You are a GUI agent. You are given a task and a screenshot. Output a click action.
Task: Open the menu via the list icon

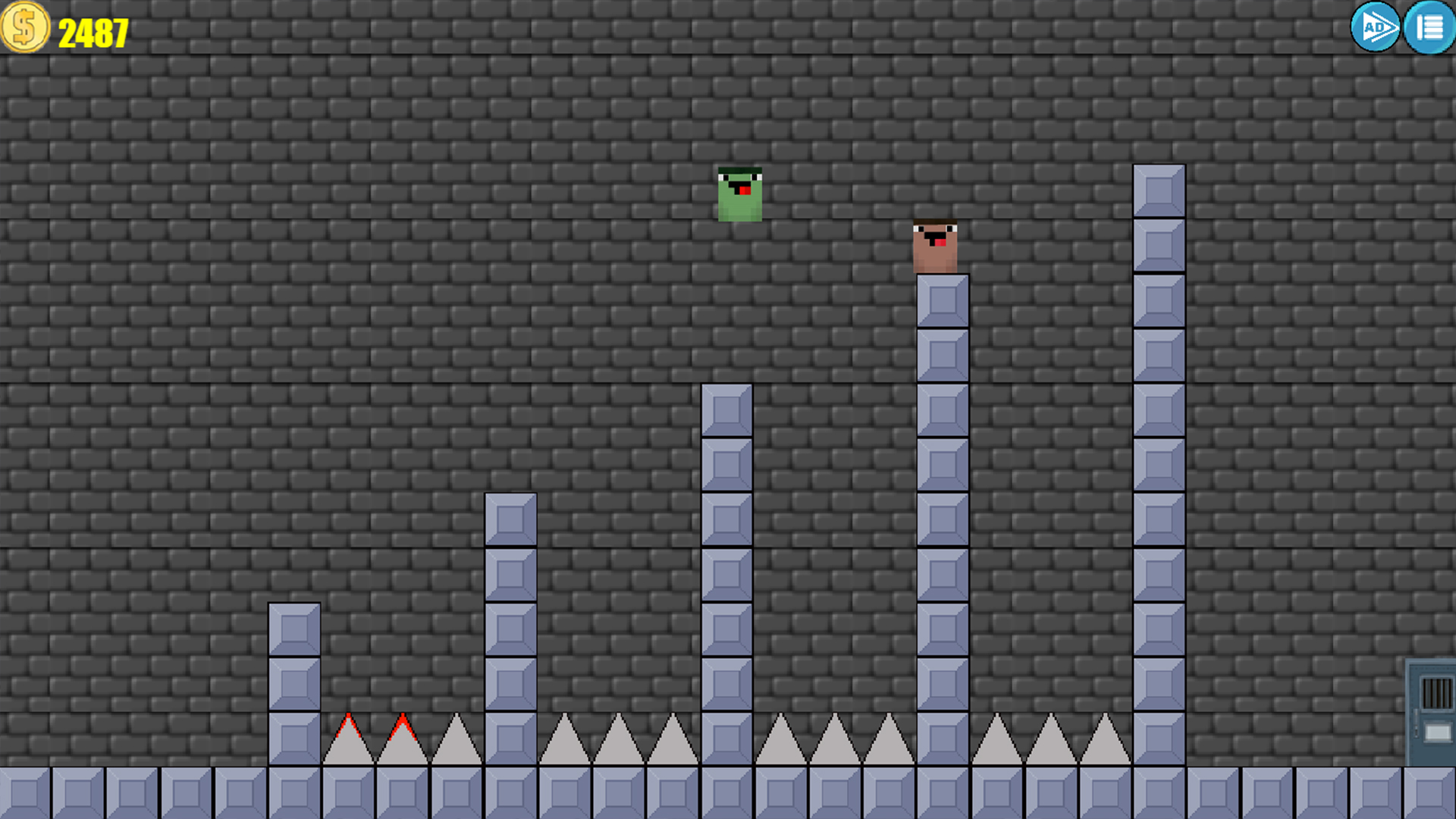tap(1429, 28)
